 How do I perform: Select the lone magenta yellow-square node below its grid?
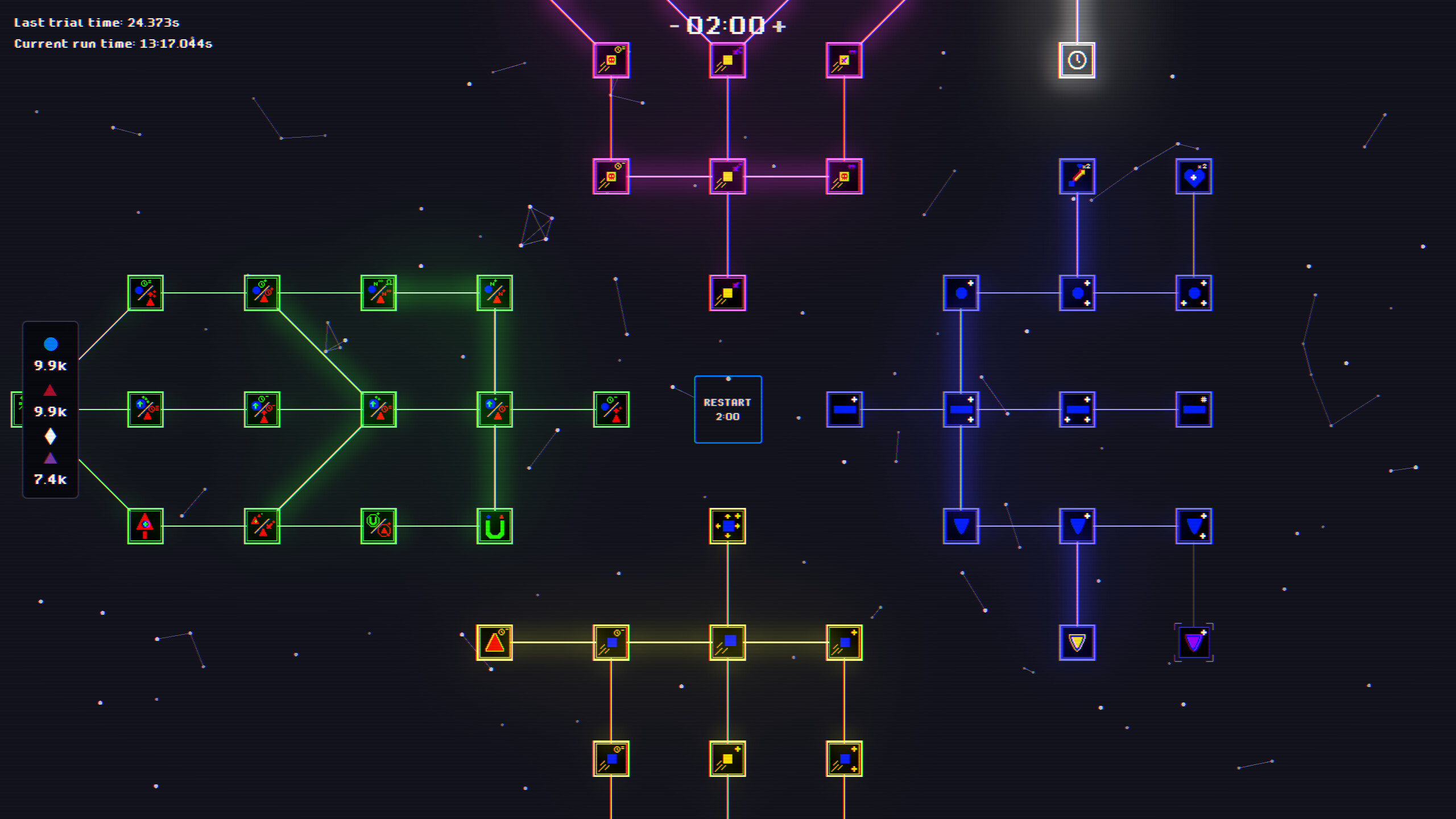(728, 292)
